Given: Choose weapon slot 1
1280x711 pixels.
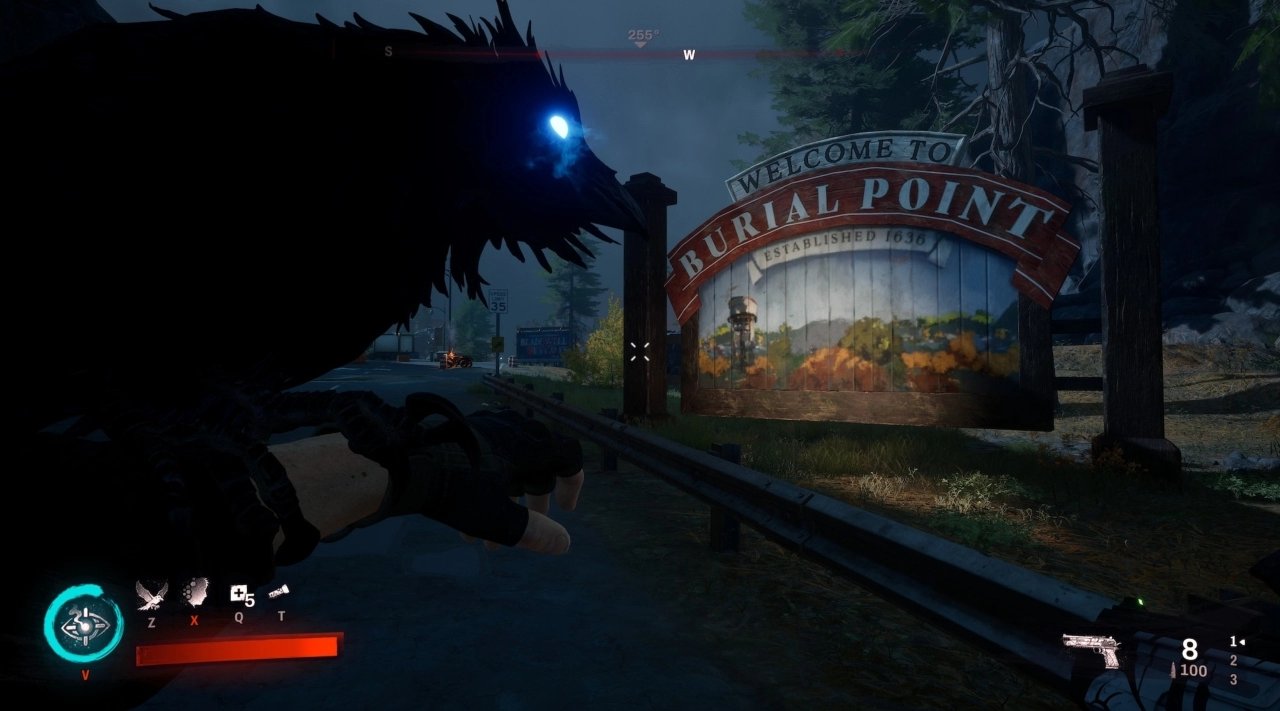Looking at the screenshot, I should (1234, 642).
